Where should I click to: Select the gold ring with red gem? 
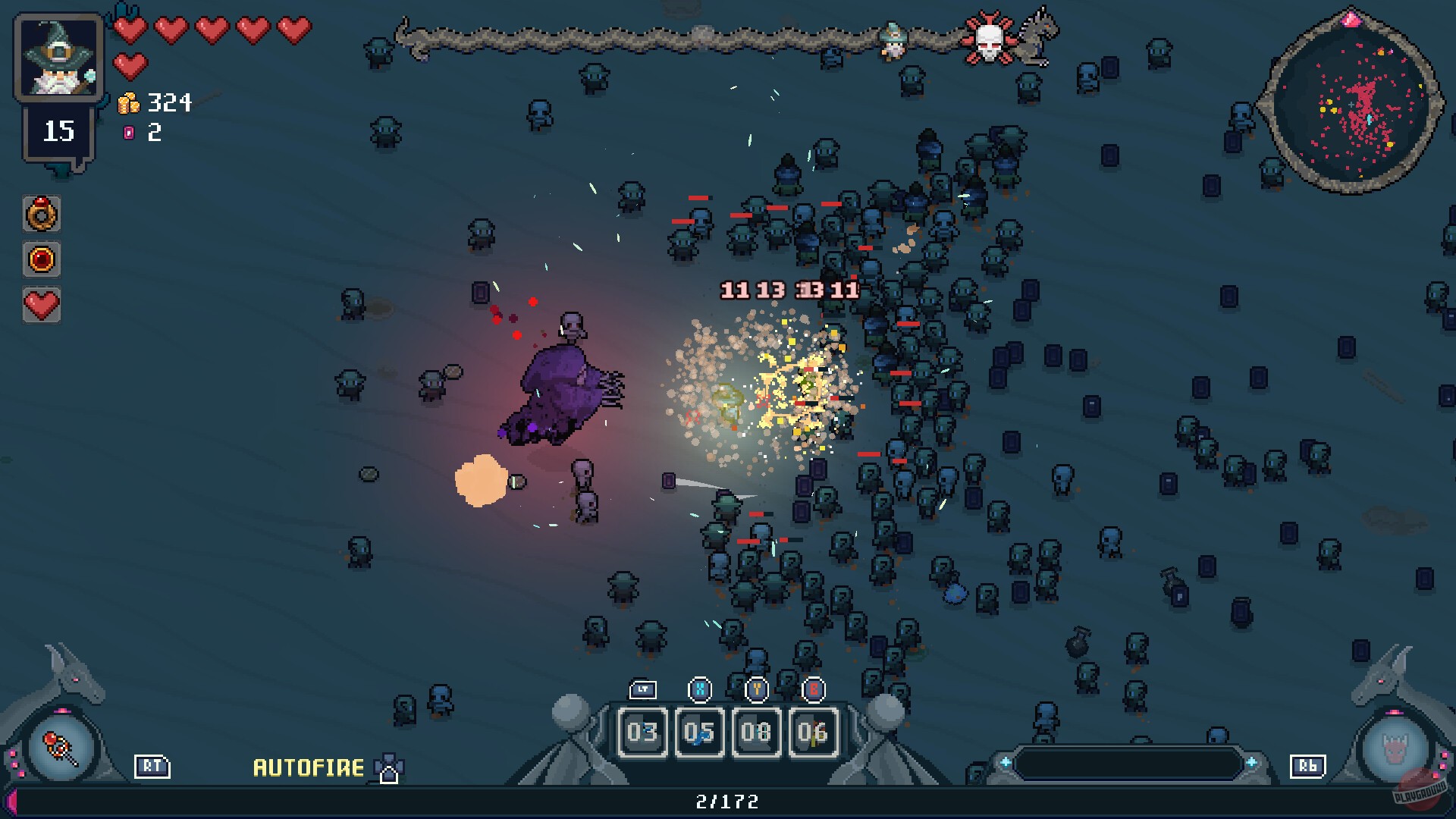click(42, 215)
